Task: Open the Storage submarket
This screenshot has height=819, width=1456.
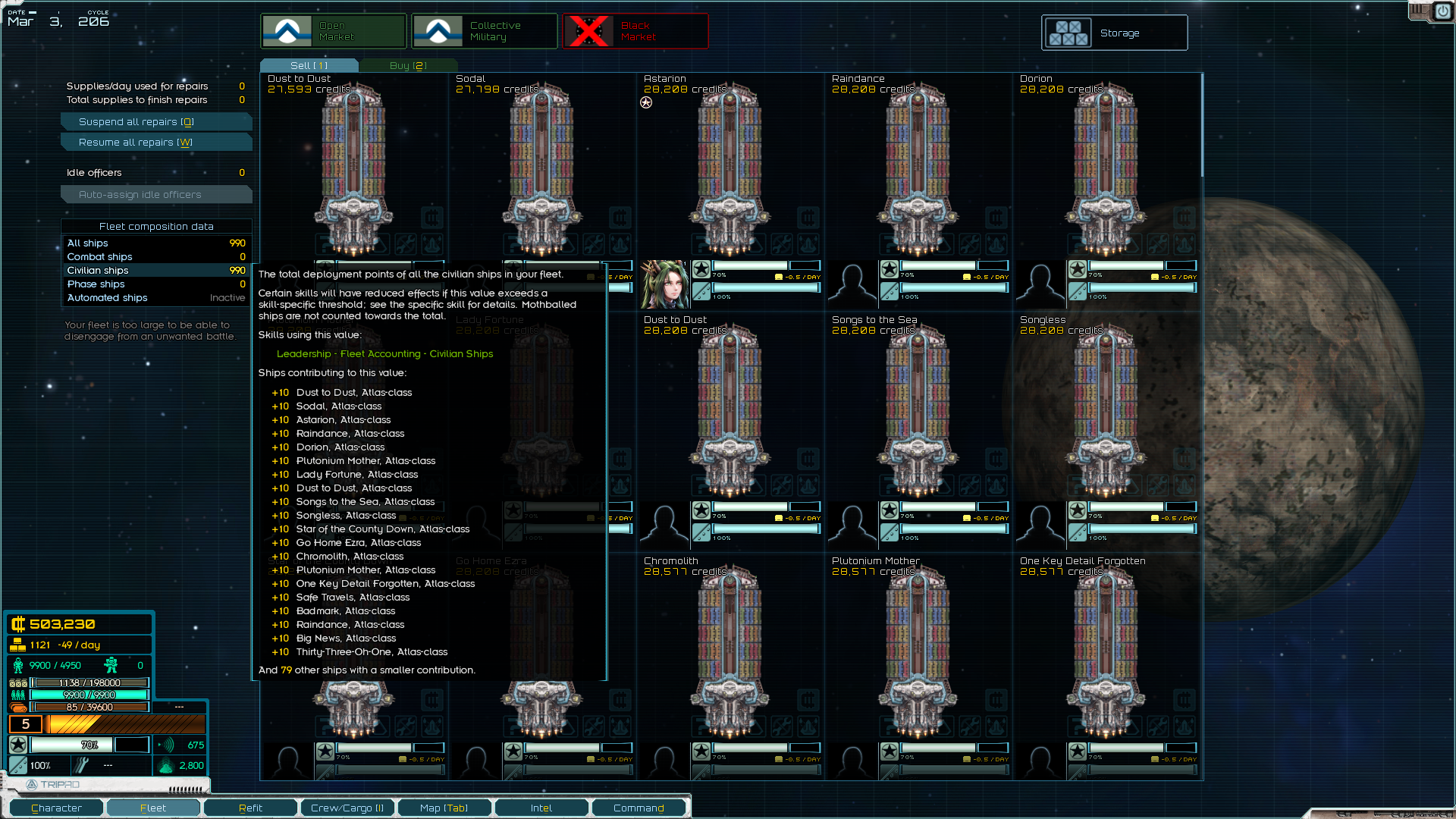Action: [1114, 33]
